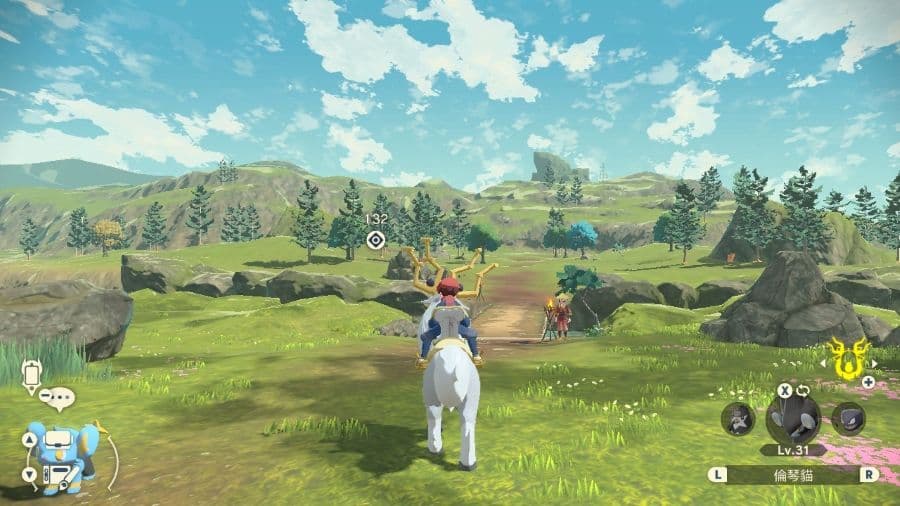This screenshot has width=900, height=506.
Task: Select the yellow Wyrdeer ride icon
Action: click(848, 361)
